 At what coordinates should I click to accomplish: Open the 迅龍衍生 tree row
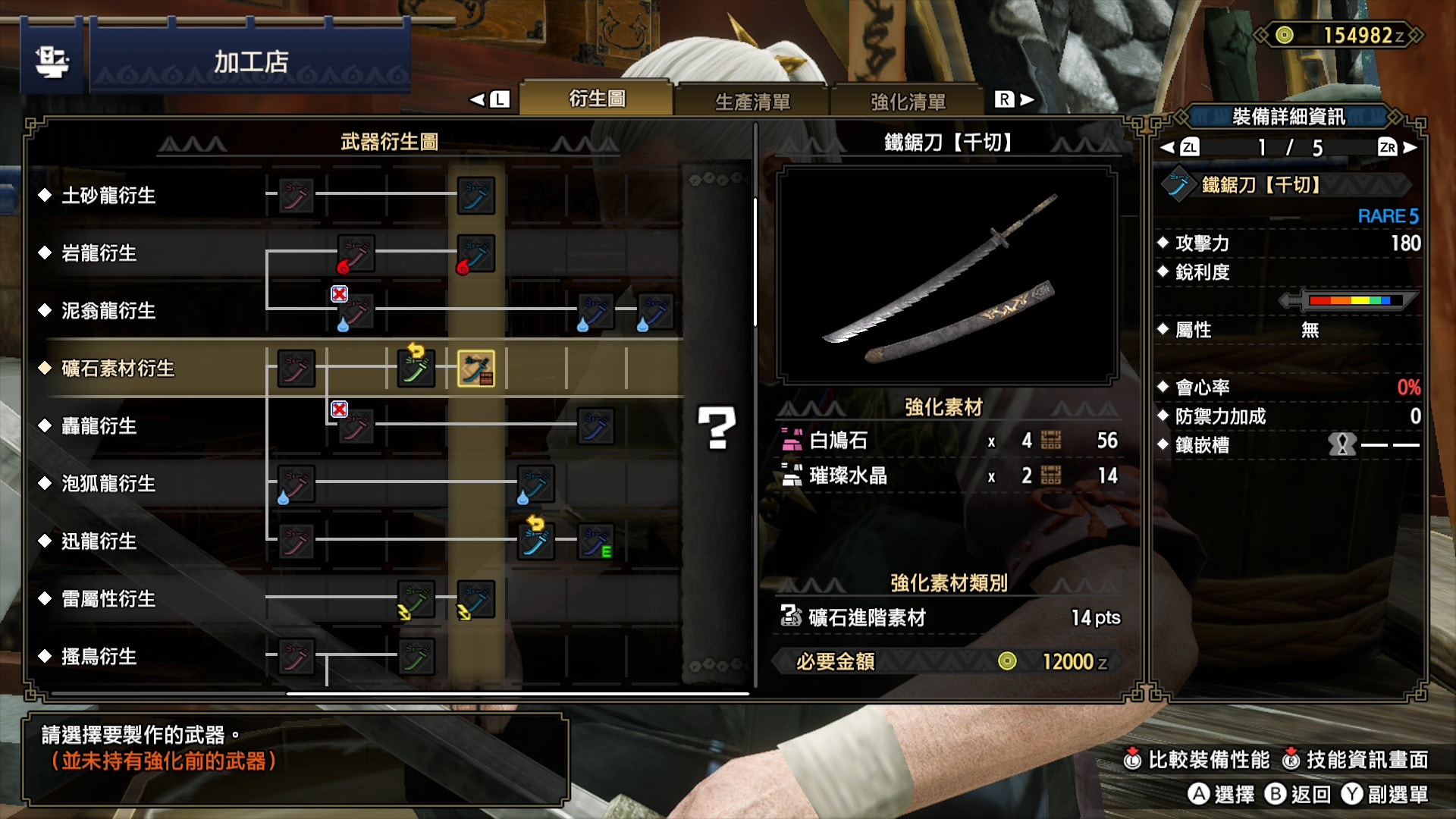[99, 541]
